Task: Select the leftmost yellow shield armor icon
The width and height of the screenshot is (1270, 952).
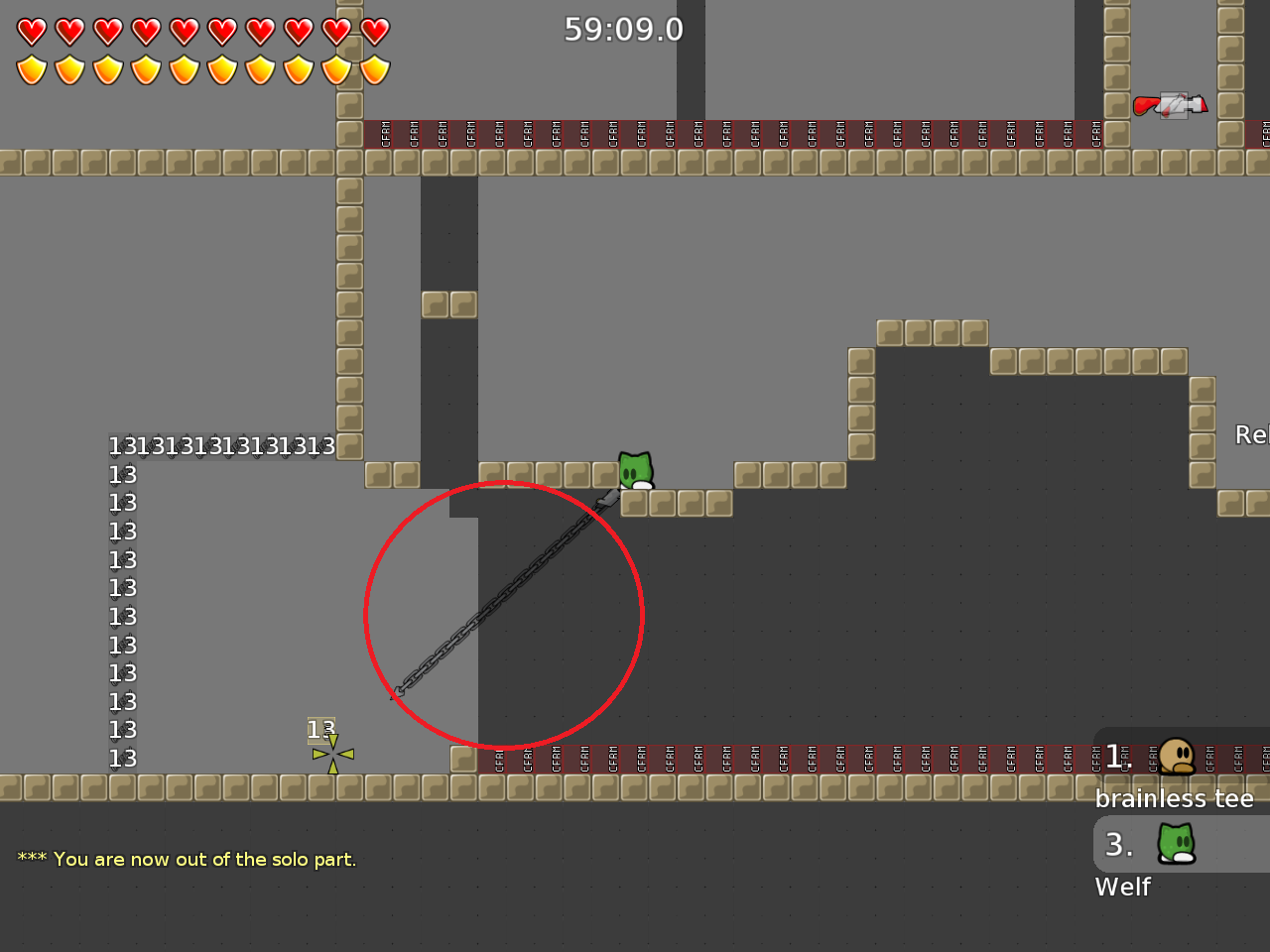Action: click(33, 68)
